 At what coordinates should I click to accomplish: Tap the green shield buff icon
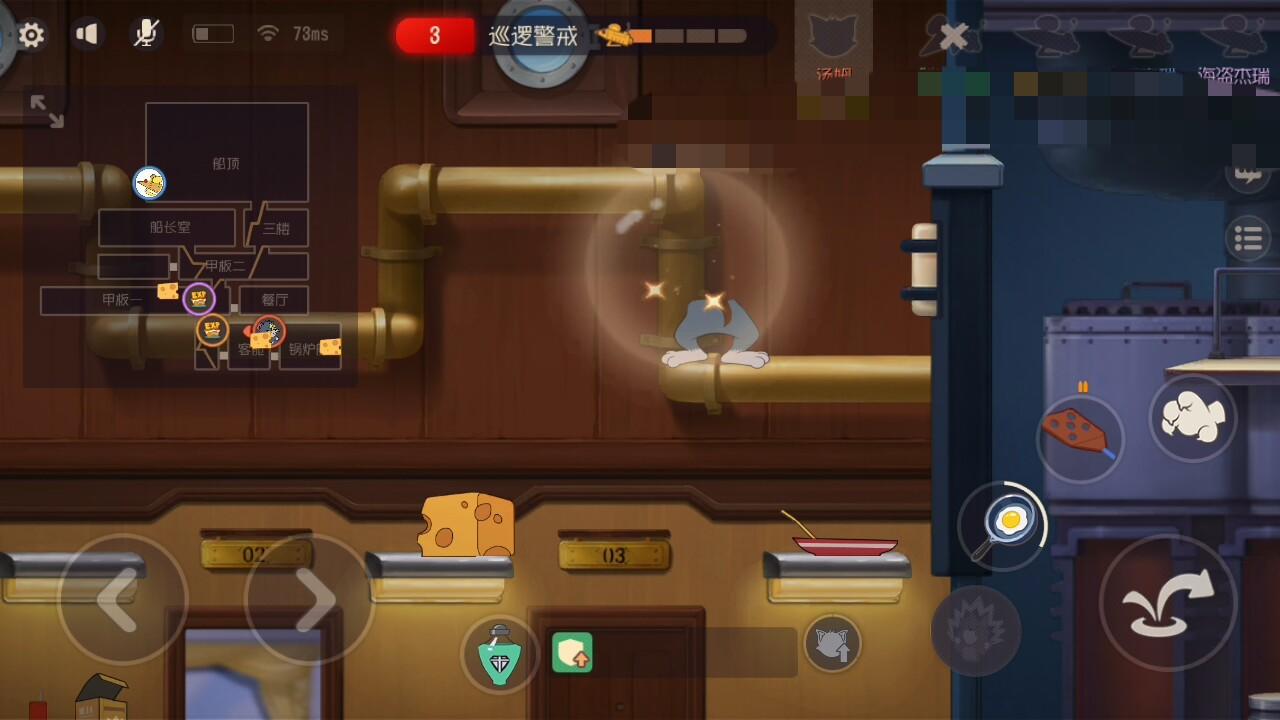[573, 653]
